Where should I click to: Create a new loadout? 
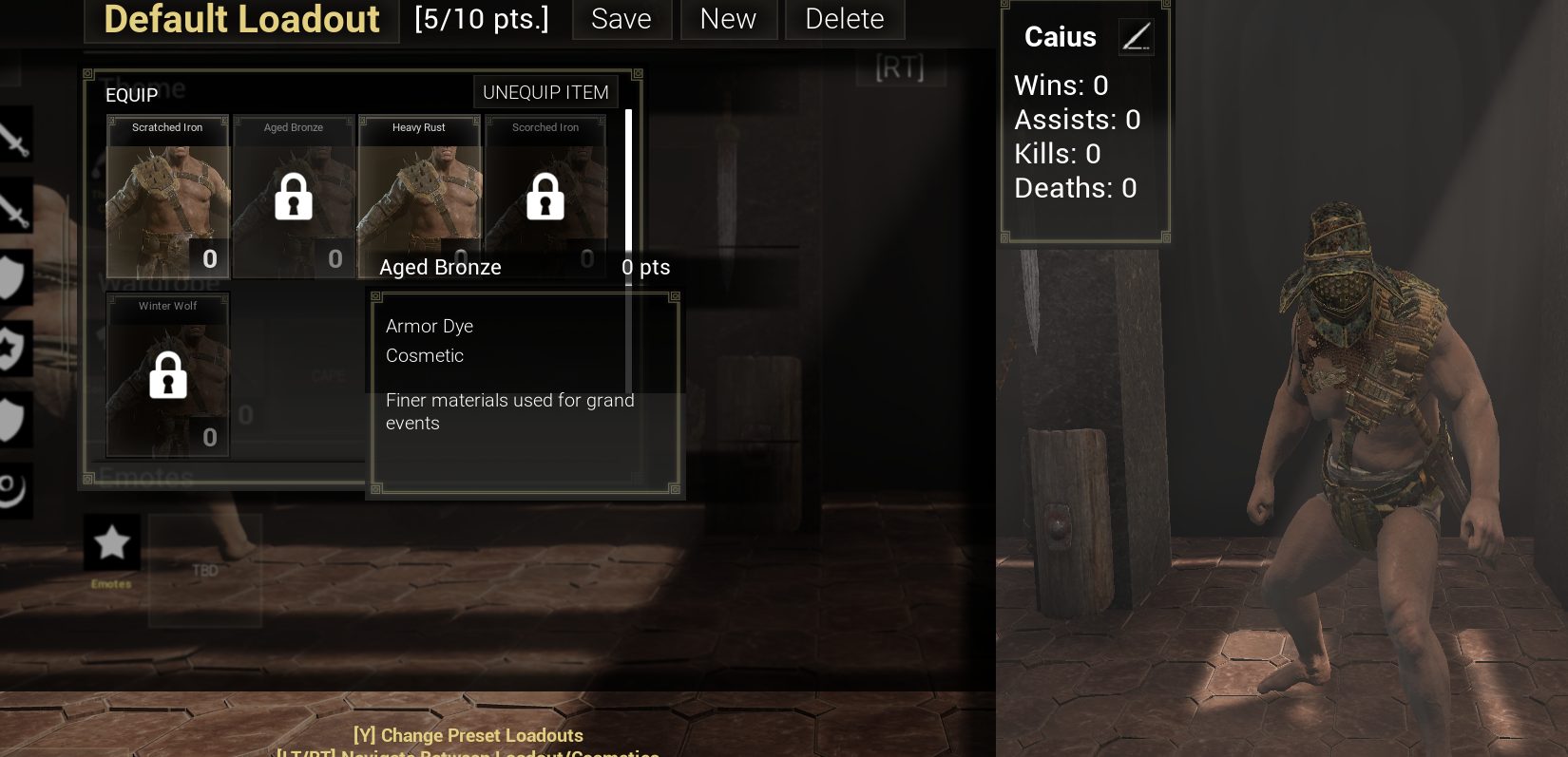(728, 19)
